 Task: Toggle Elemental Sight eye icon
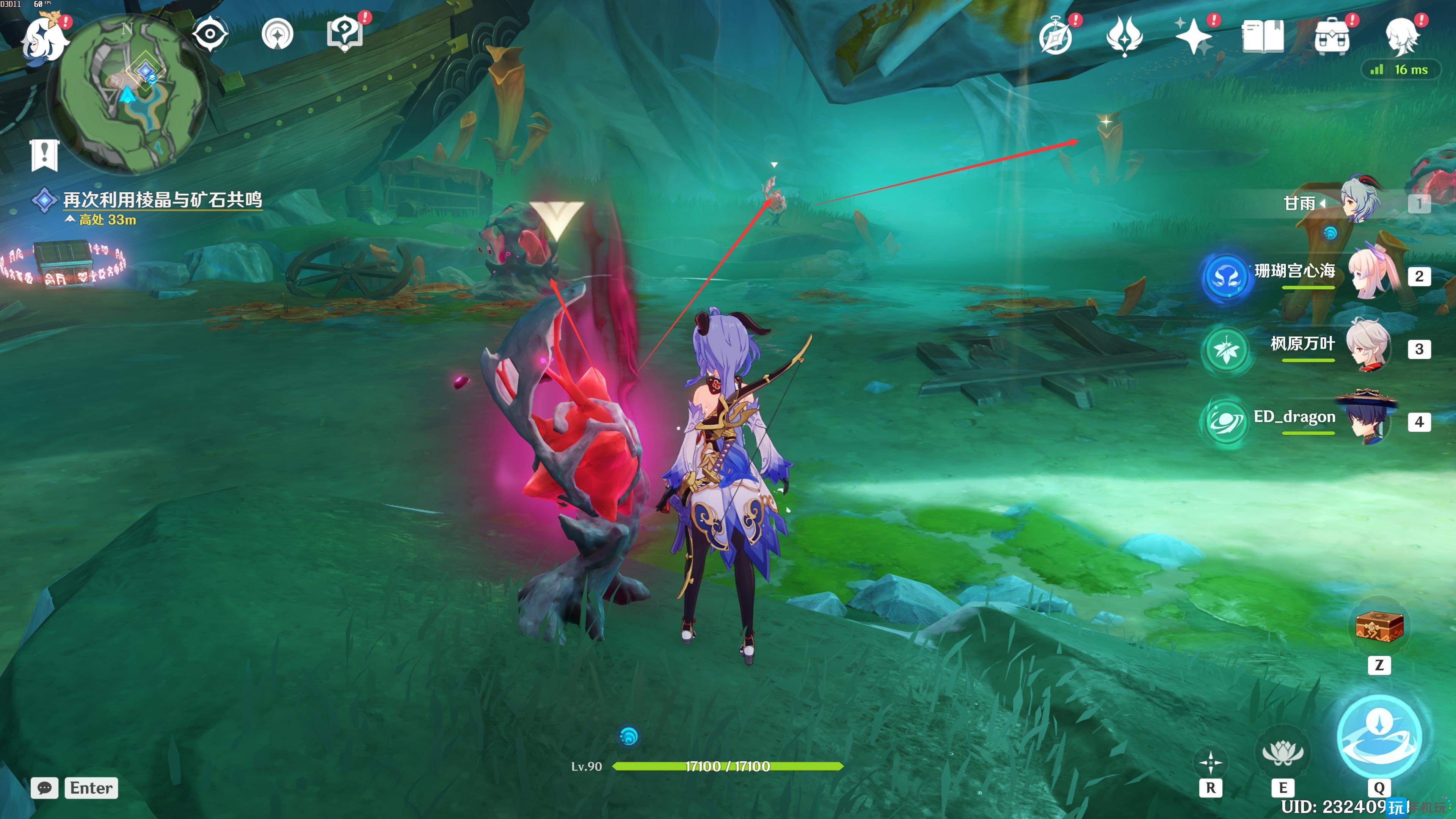click(210, 34)
